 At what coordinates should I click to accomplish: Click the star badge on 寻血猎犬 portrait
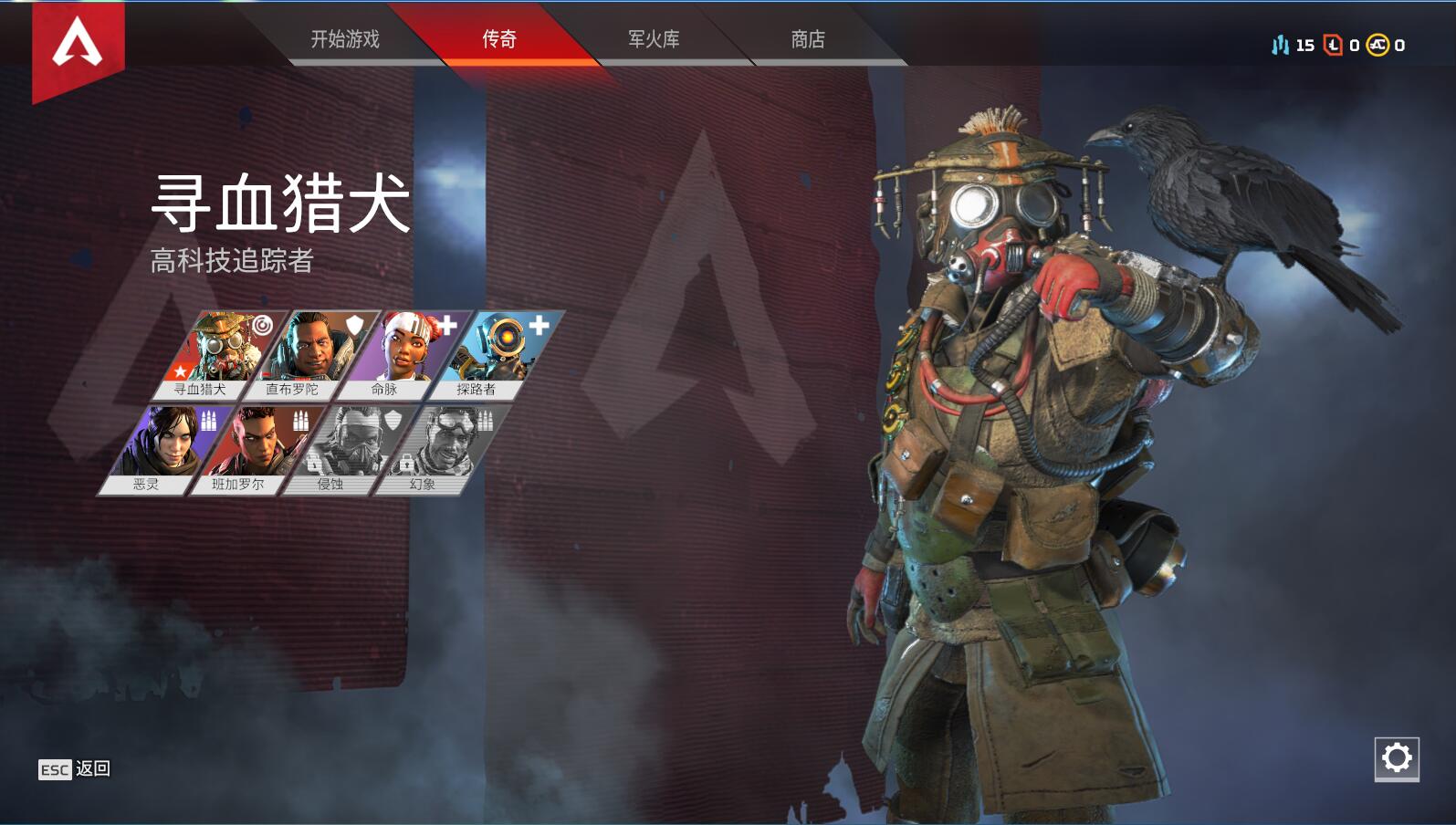pyautogui.click(x=182, y=371)
